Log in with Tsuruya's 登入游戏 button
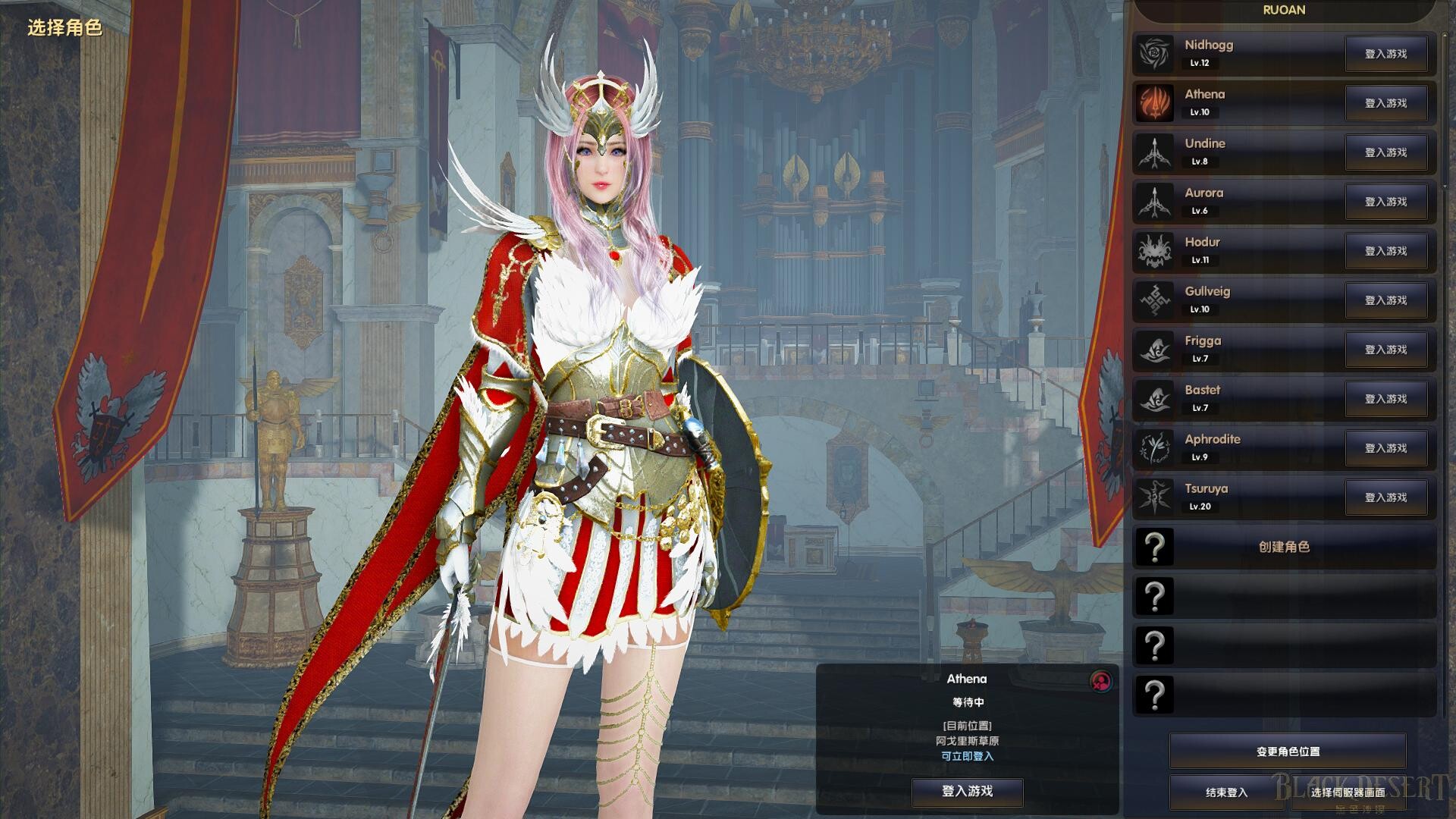1456x819 pixels. pos(1385,497)
